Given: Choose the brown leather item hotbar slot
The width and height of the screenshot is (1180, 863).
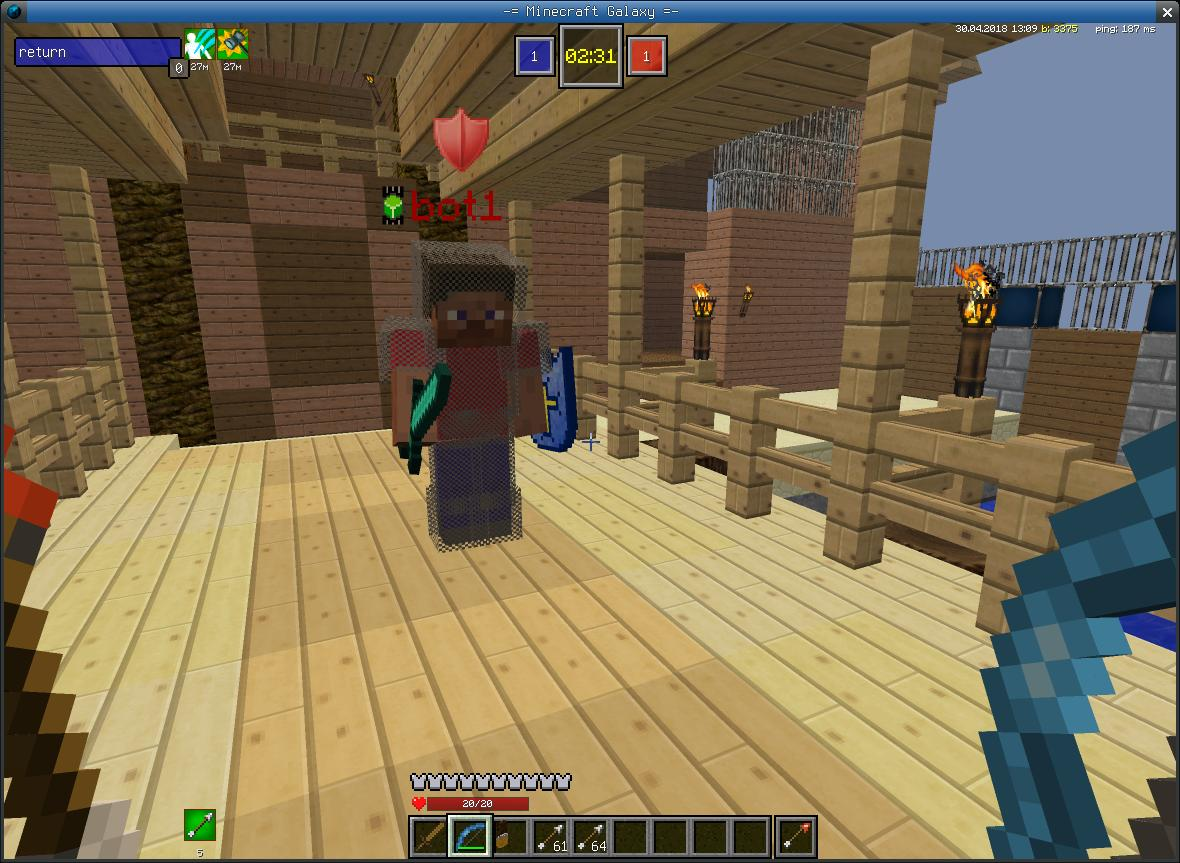Looking at the screenshot, I should [508, 837].
